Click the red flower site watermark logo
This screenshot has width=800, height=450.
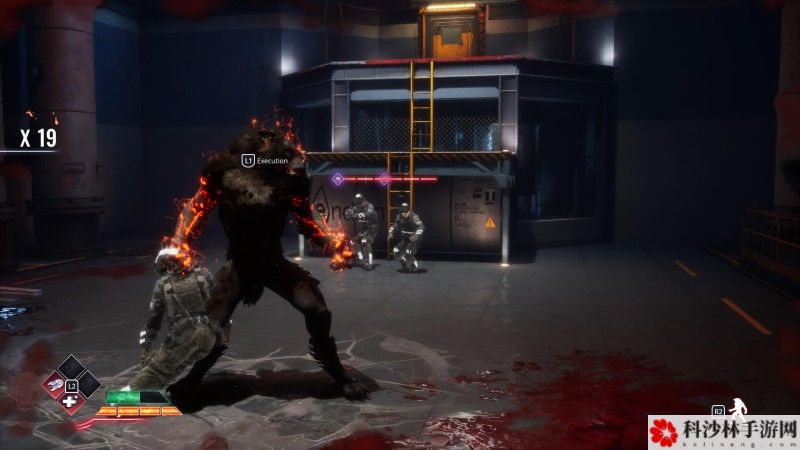(664, 432)
